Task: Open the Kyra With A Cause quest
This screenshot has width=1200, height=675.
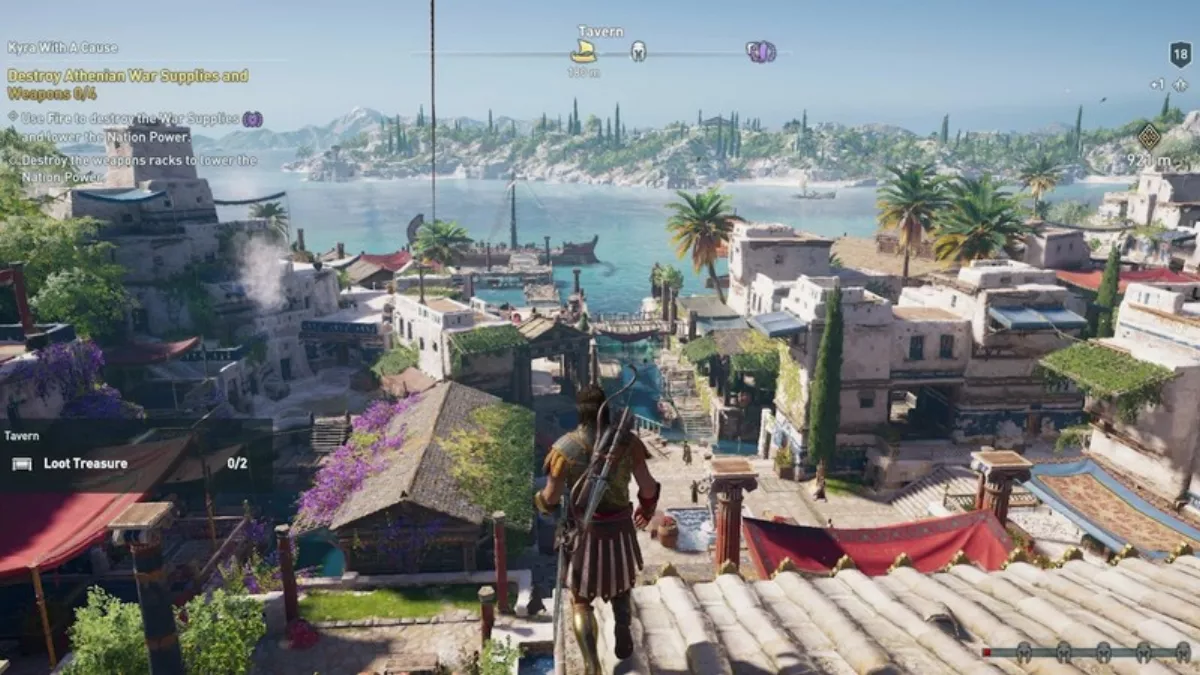Action: pos(62,47)
